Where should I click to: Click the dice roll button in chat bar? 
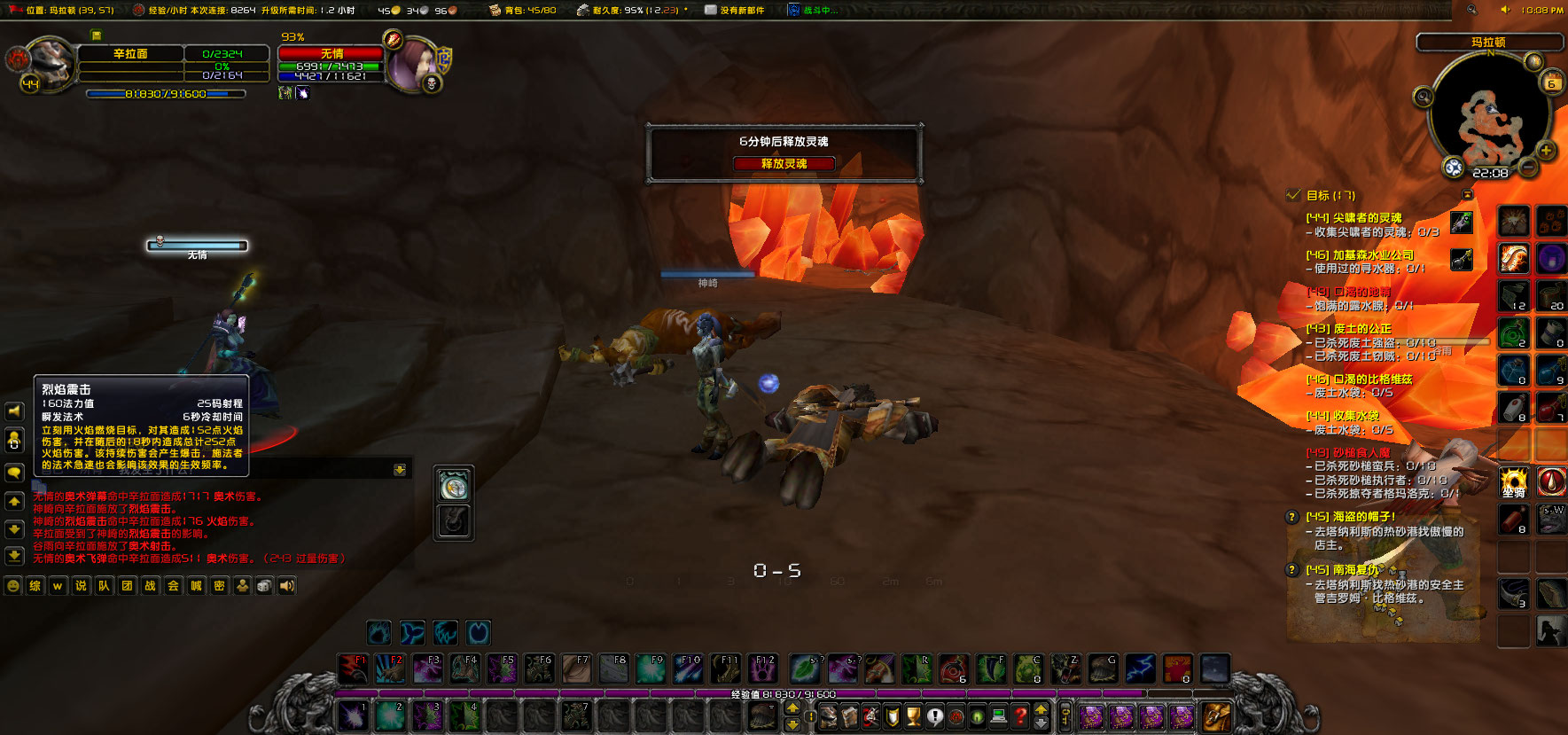(263, 585)
